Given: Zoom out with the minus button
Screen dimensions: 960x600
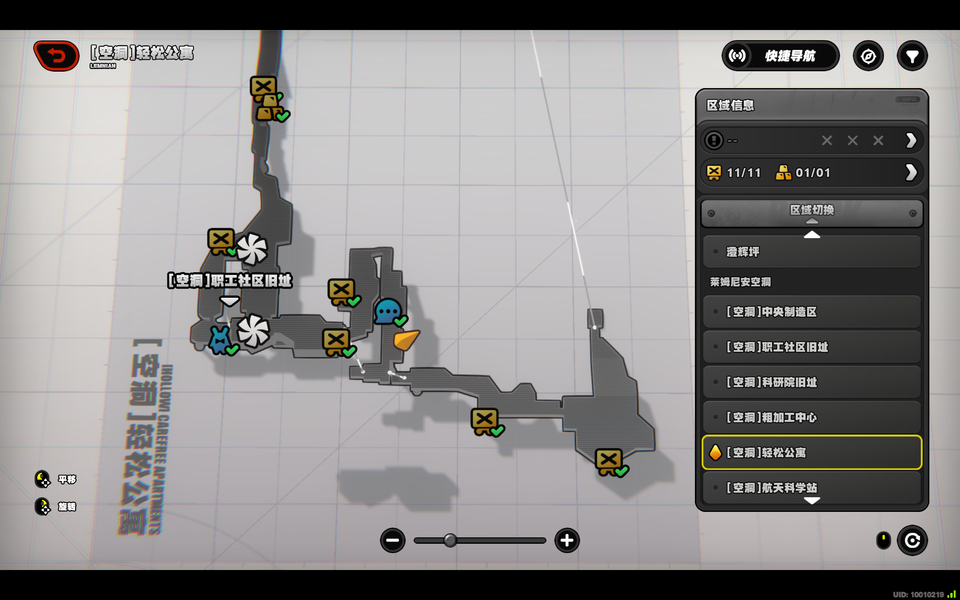Looking at the screenshot, I should pos(392,541).
